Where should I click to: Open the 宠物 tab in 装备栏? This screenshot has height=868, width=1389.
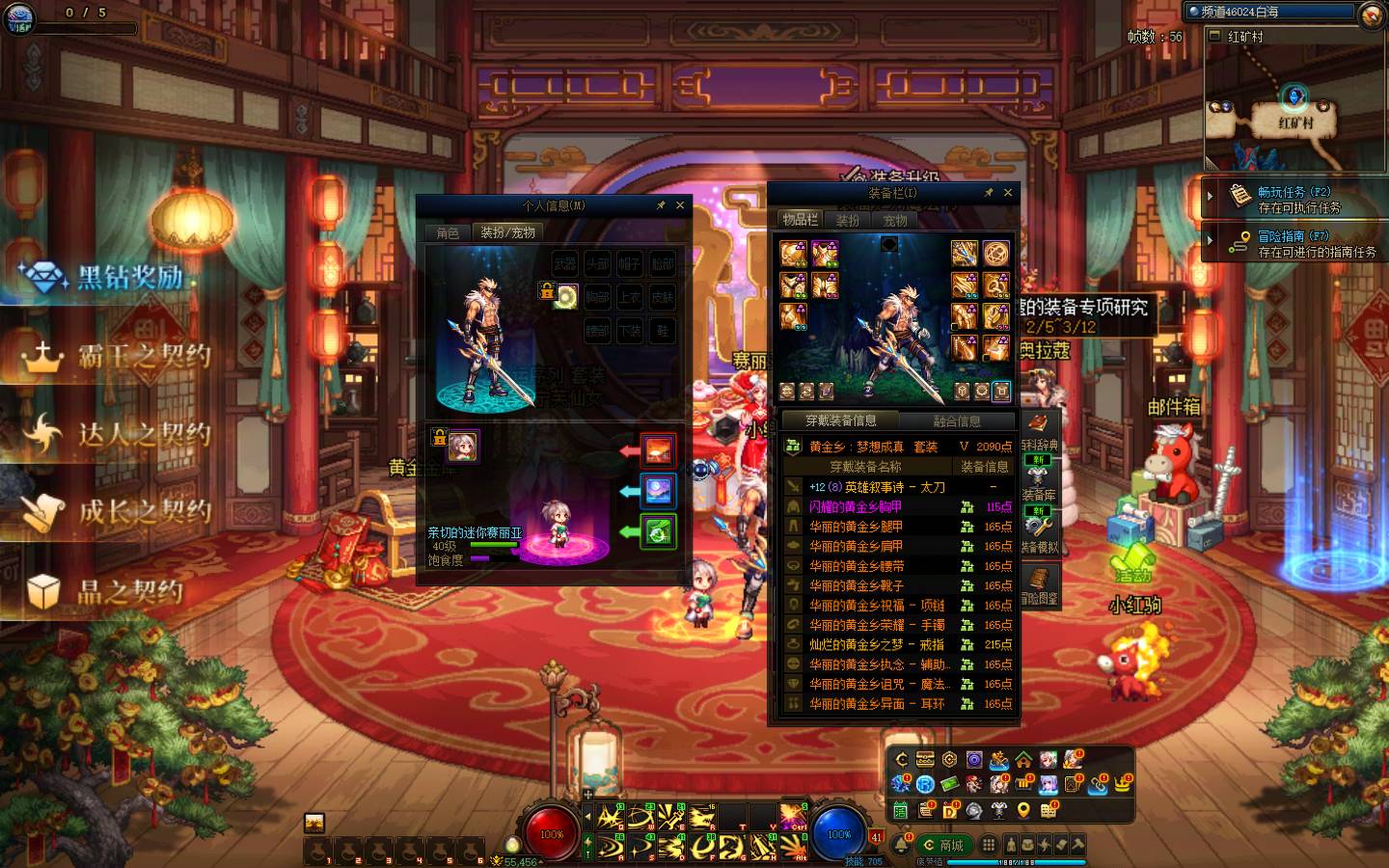pyautogui.click(x=895, y=220)
